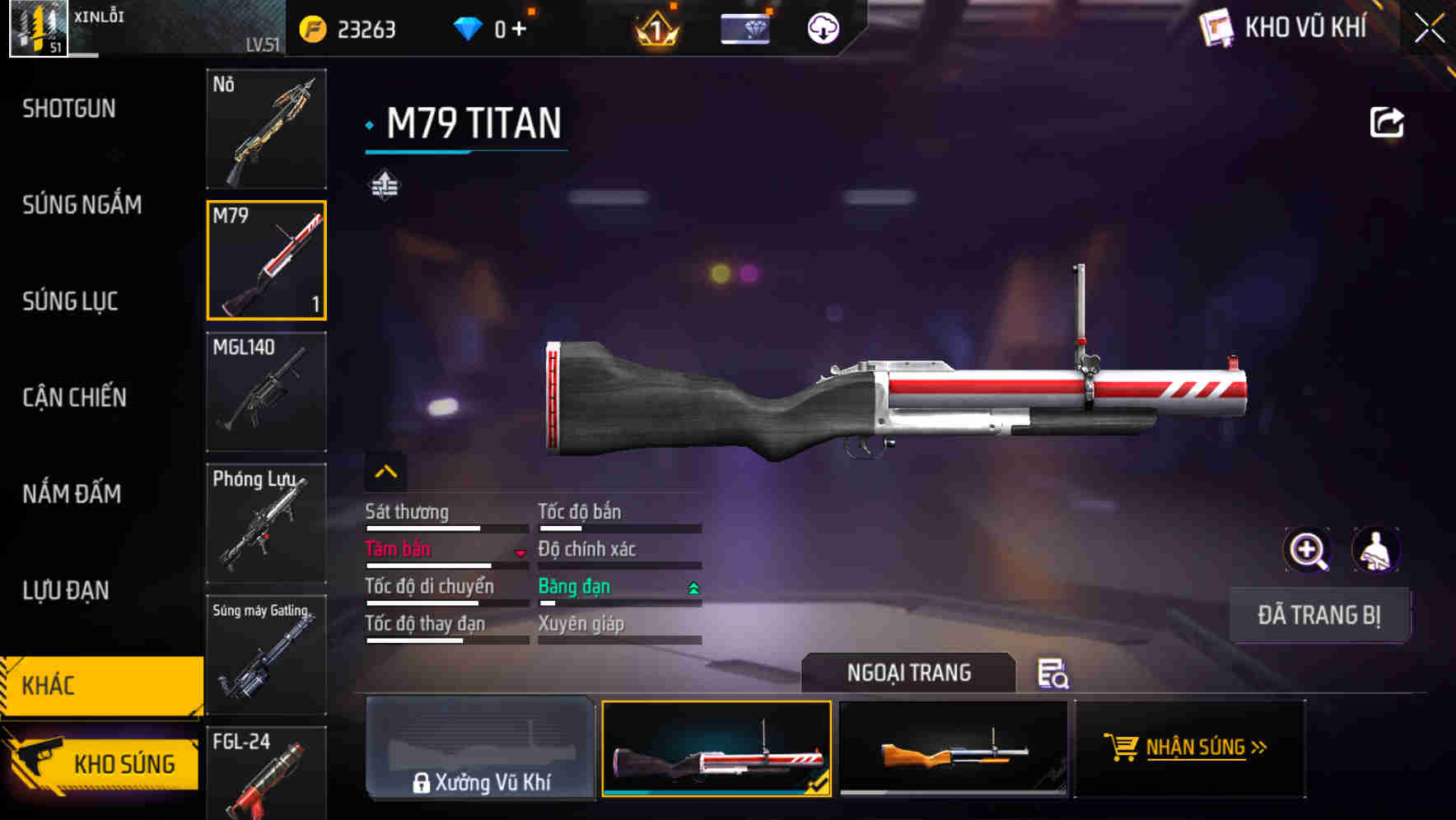
Task: Click the ĐÃ TRANG BỊ button
Action: tap(1319, 614)
